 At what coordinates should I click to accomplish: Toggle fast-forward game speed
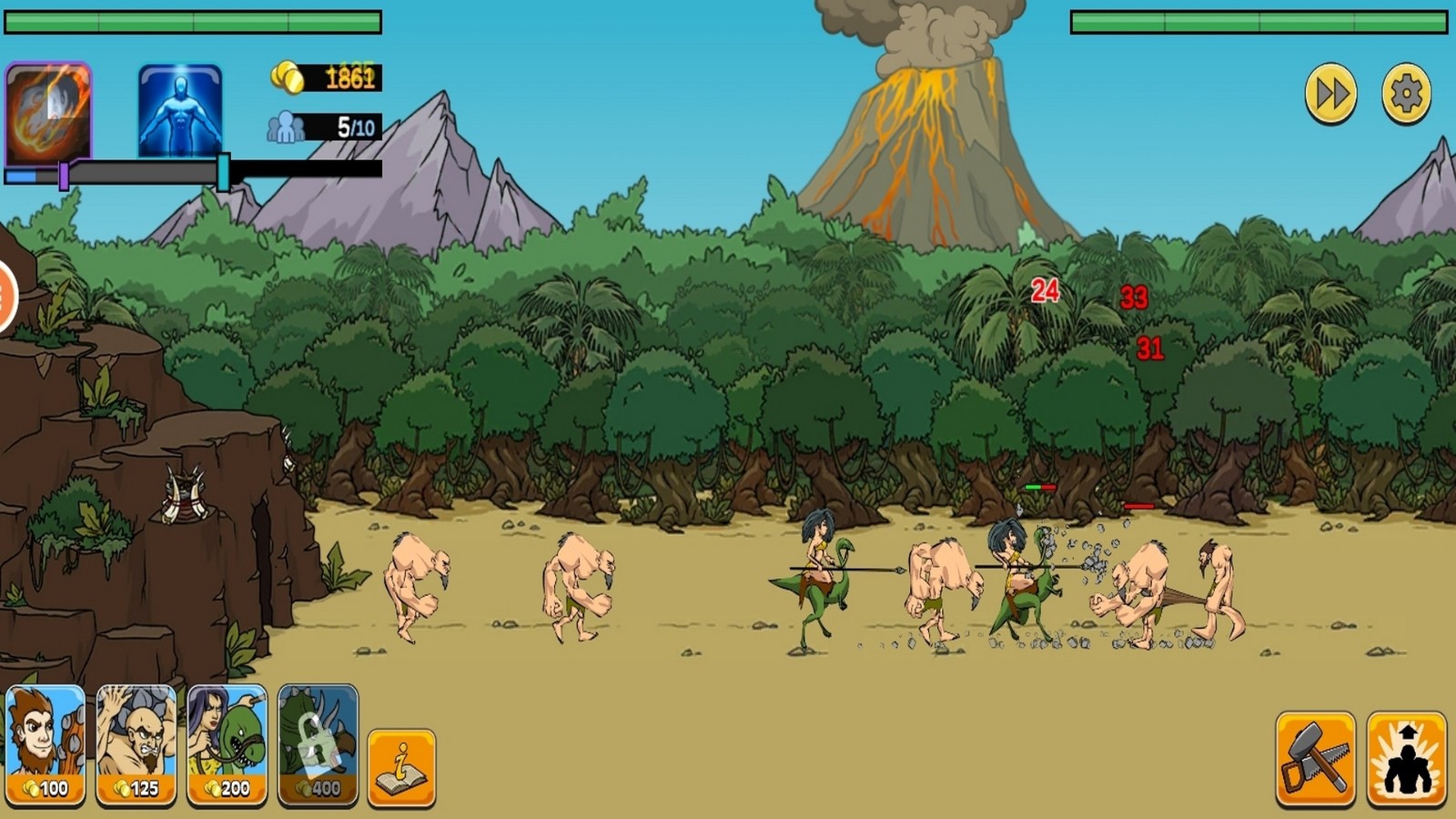point(1330,93)
